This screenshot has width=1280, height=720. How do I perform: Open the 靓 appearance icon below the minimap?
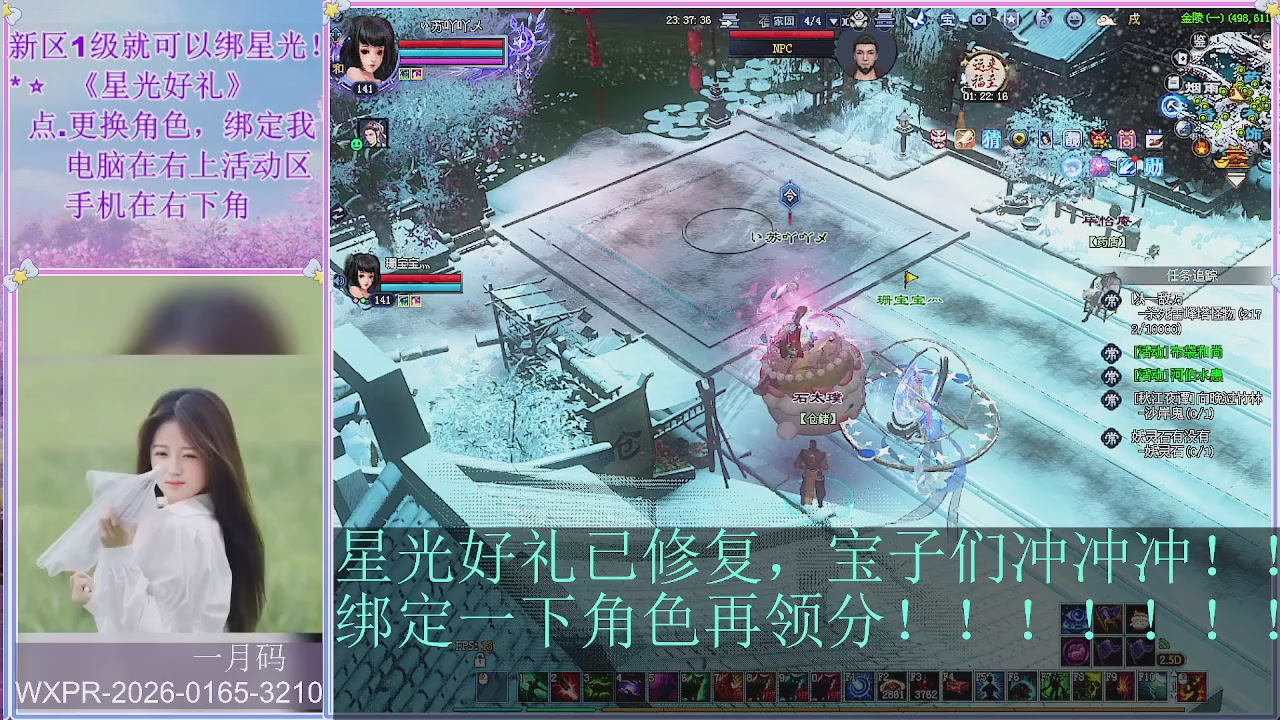coord(1072,140)
